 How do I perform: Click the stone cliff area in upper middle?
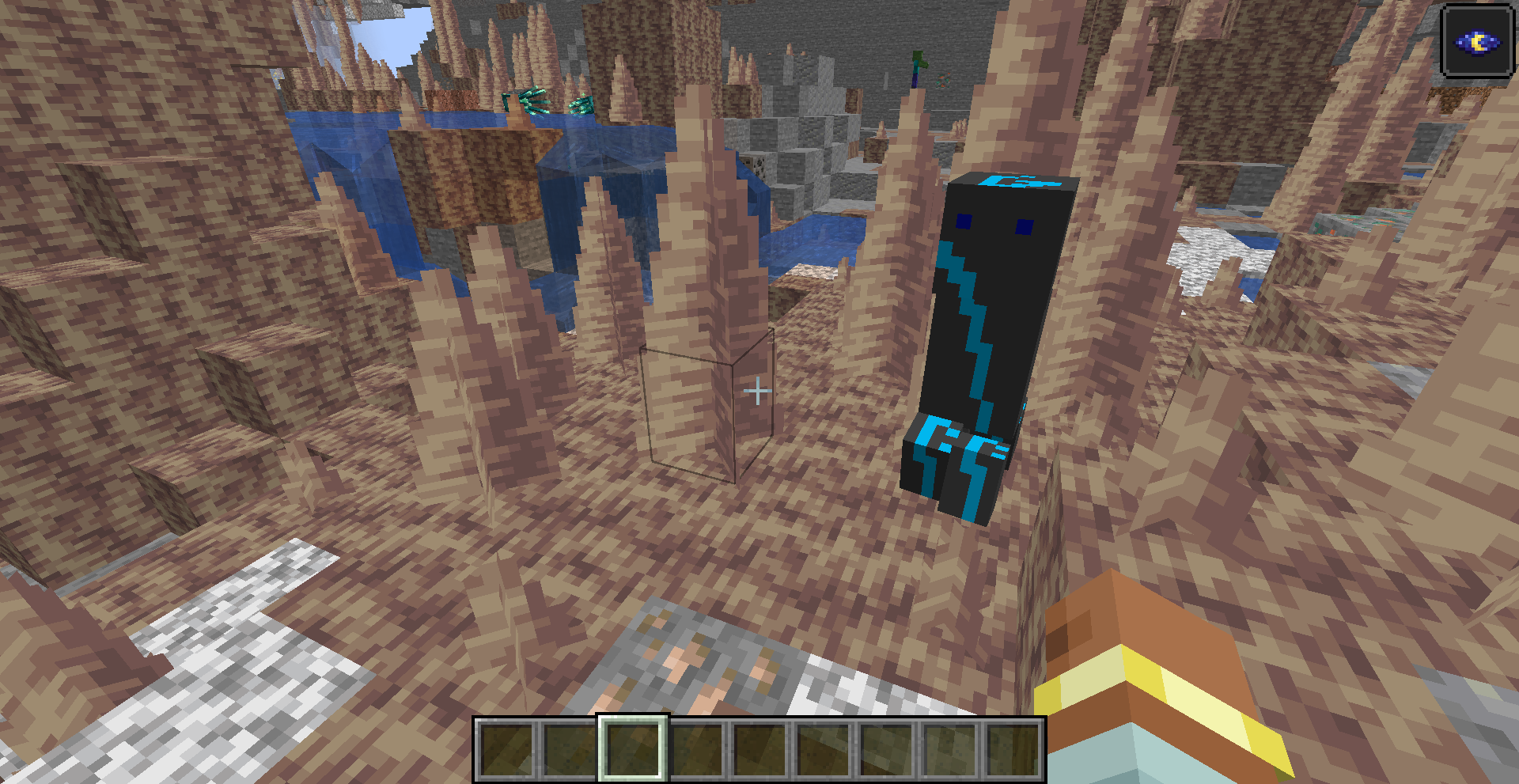pos(799,158)
